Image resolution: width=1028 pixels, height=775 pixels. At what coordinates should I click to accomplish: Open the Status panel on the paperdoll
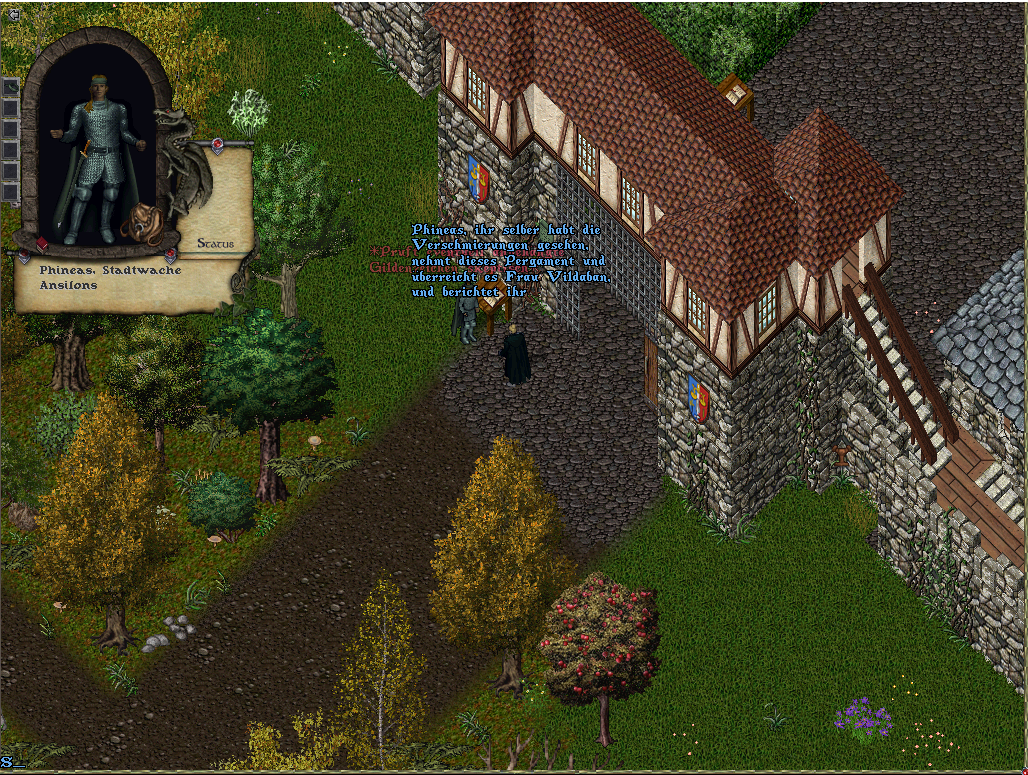[215, 243]
